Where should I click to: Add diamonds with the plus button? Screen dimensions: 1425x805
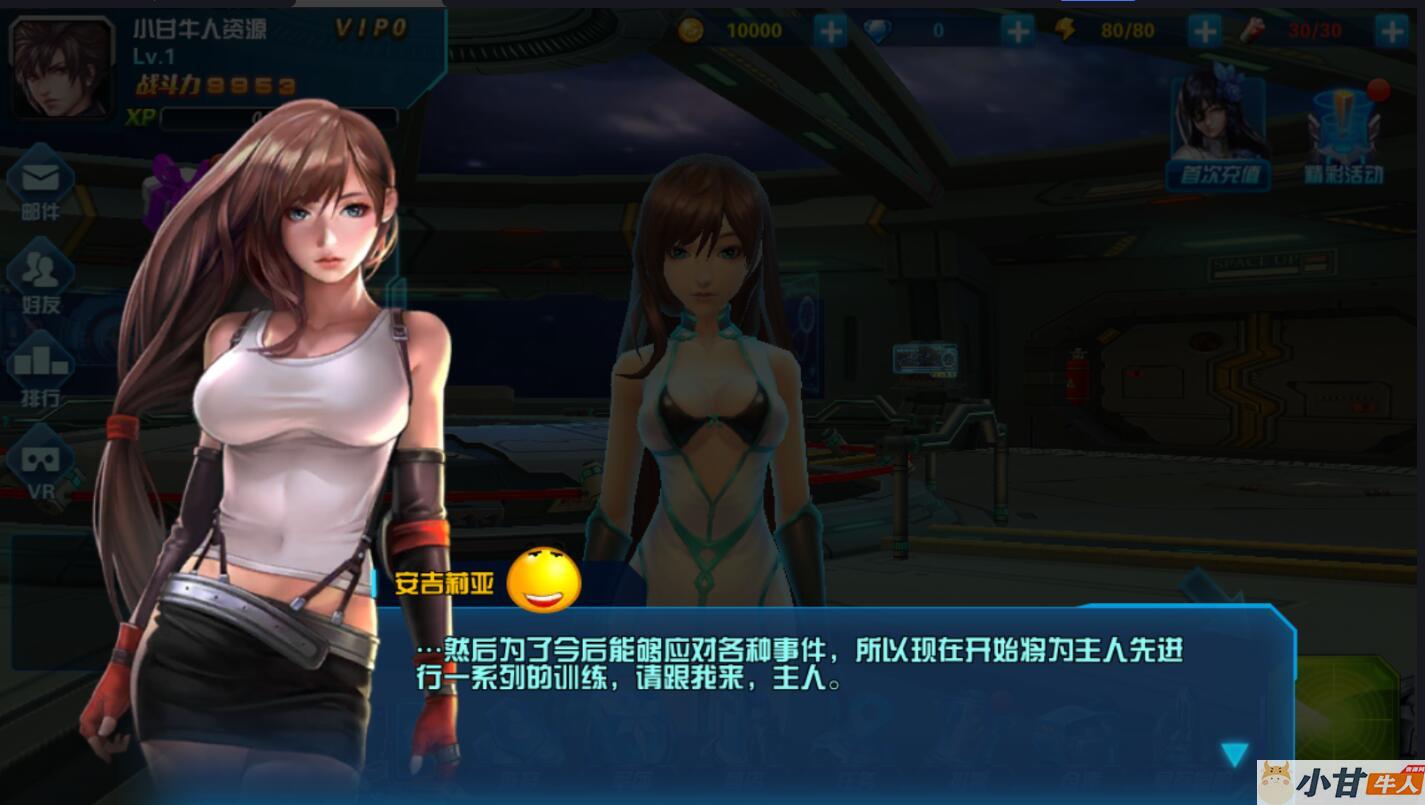1018,31
